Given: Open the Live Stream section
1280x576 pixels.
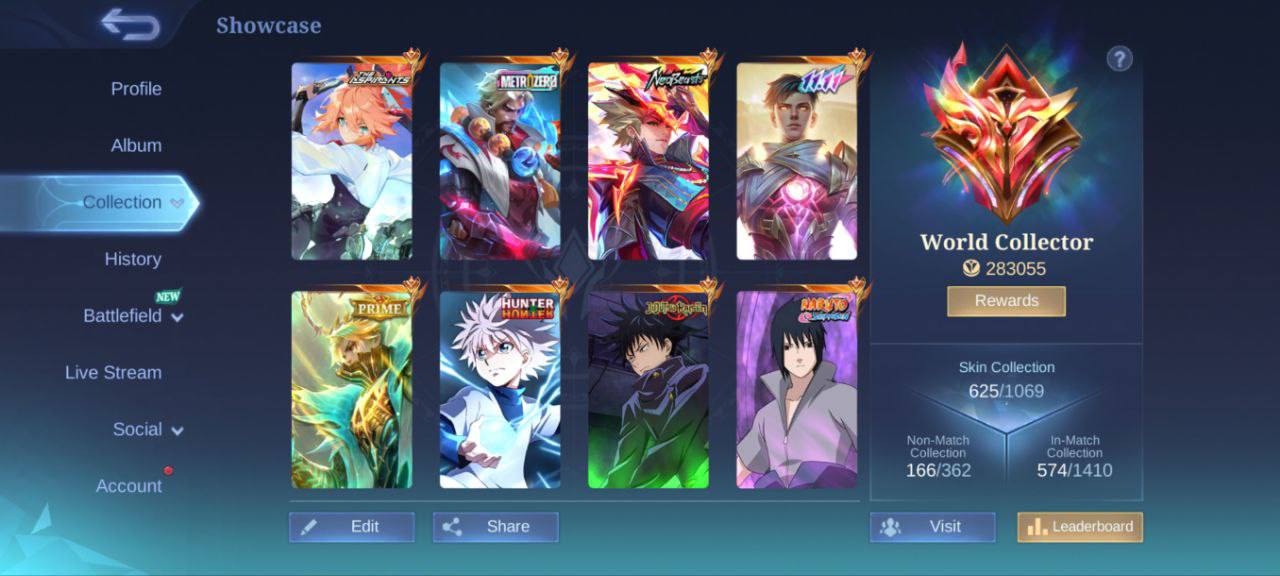Looking at the screenshot, I should click(113, 373).
